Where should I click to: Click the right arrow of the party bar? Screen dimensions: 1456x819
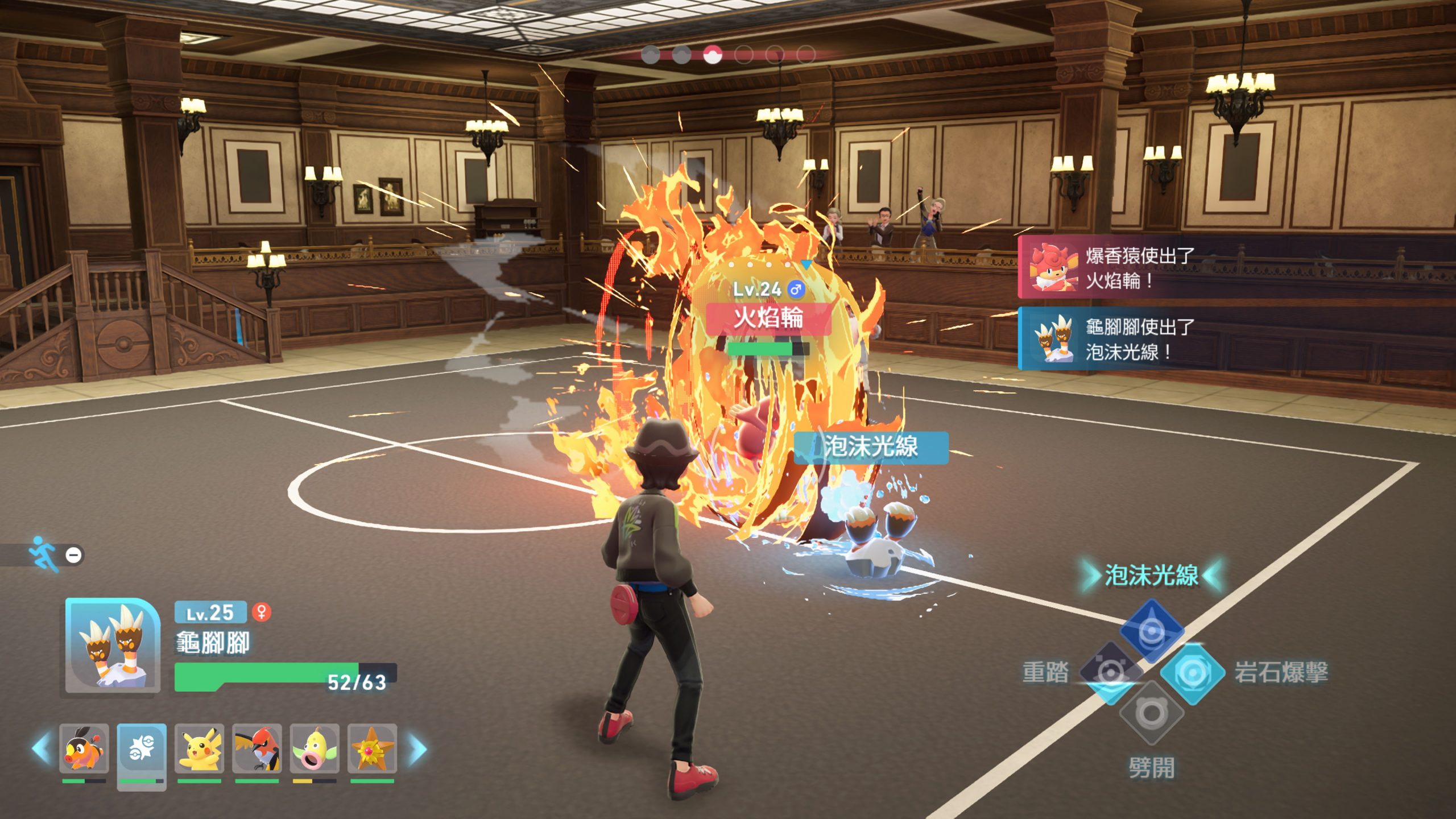click(418, 748)
